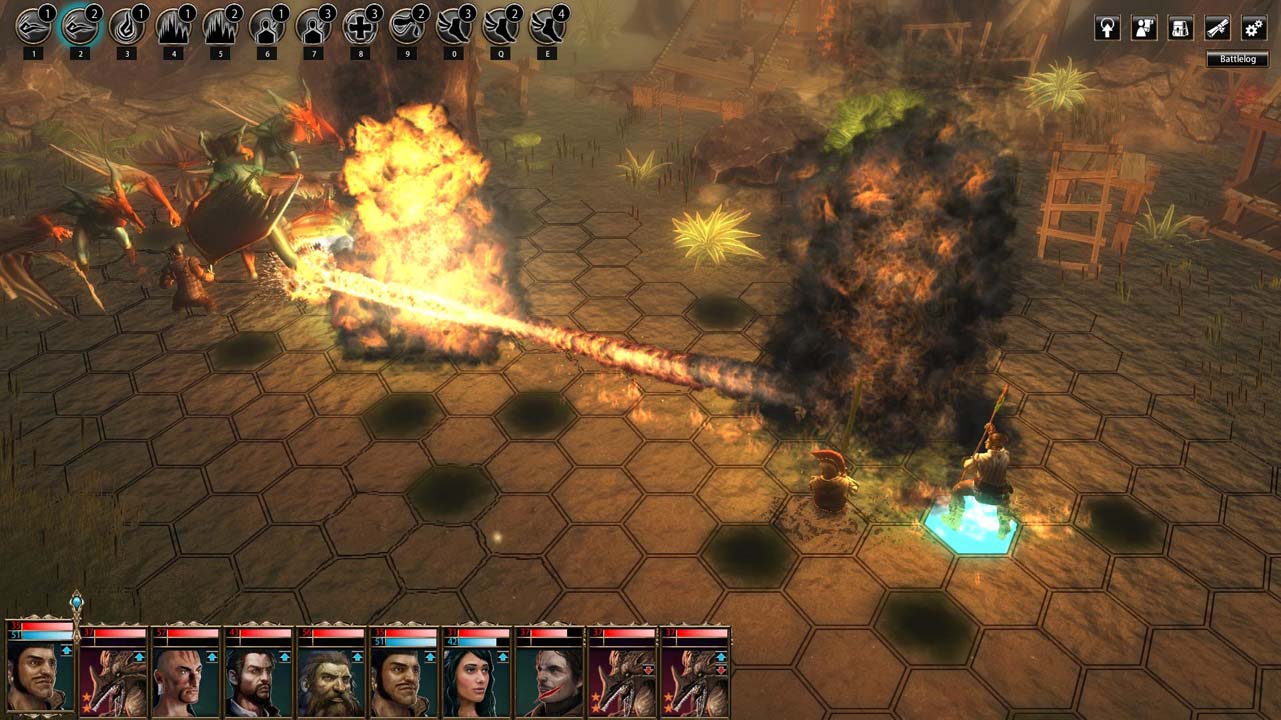1281x720 pixels.
Task: Select the silhouette ability labeled 6
Action: pyautogui.click(x=266, y=27)
